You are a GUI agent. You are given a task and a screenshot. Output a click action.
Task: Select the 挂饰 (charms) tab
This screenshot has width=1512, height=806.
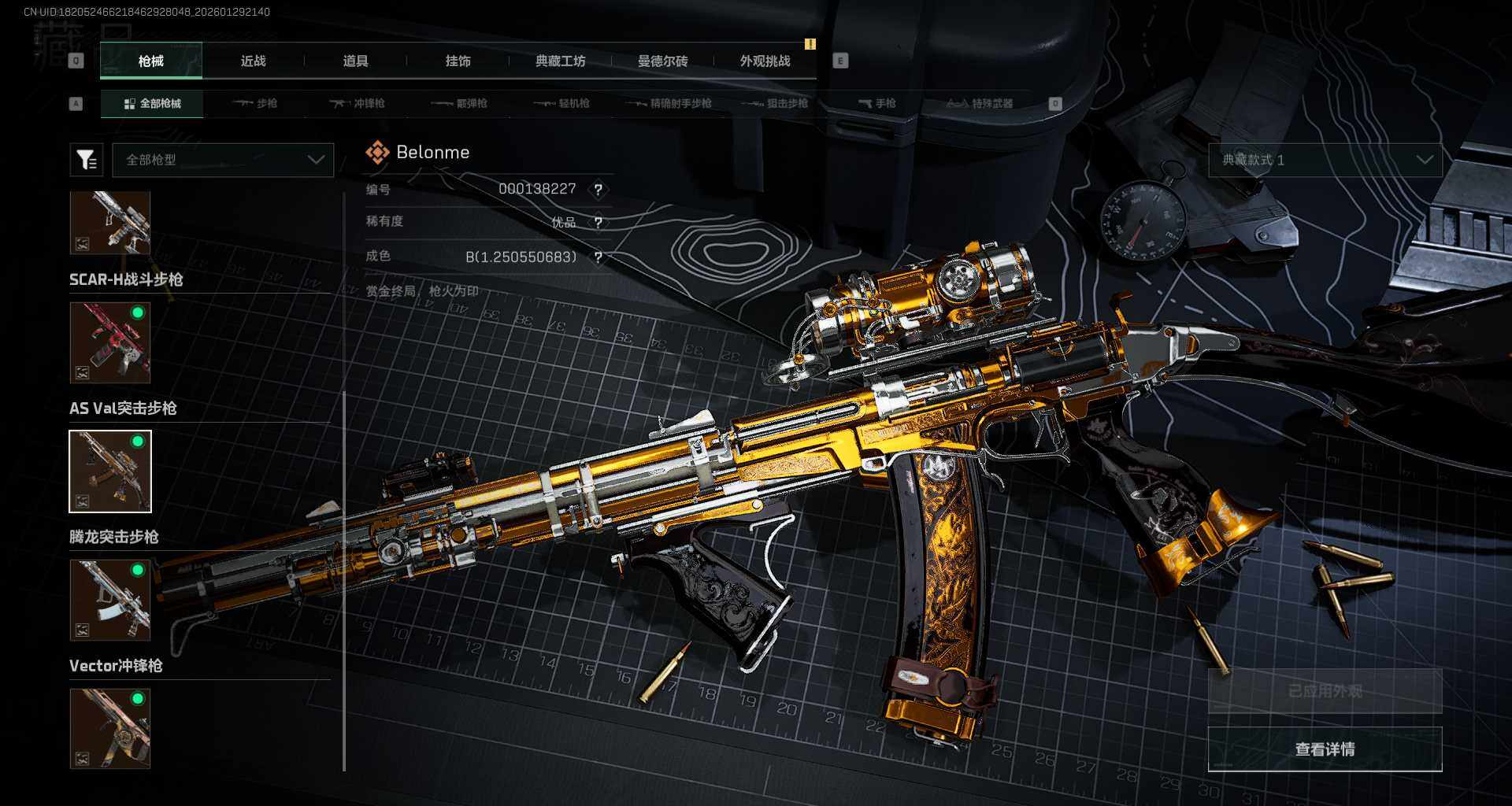click(x=458, y=61)
